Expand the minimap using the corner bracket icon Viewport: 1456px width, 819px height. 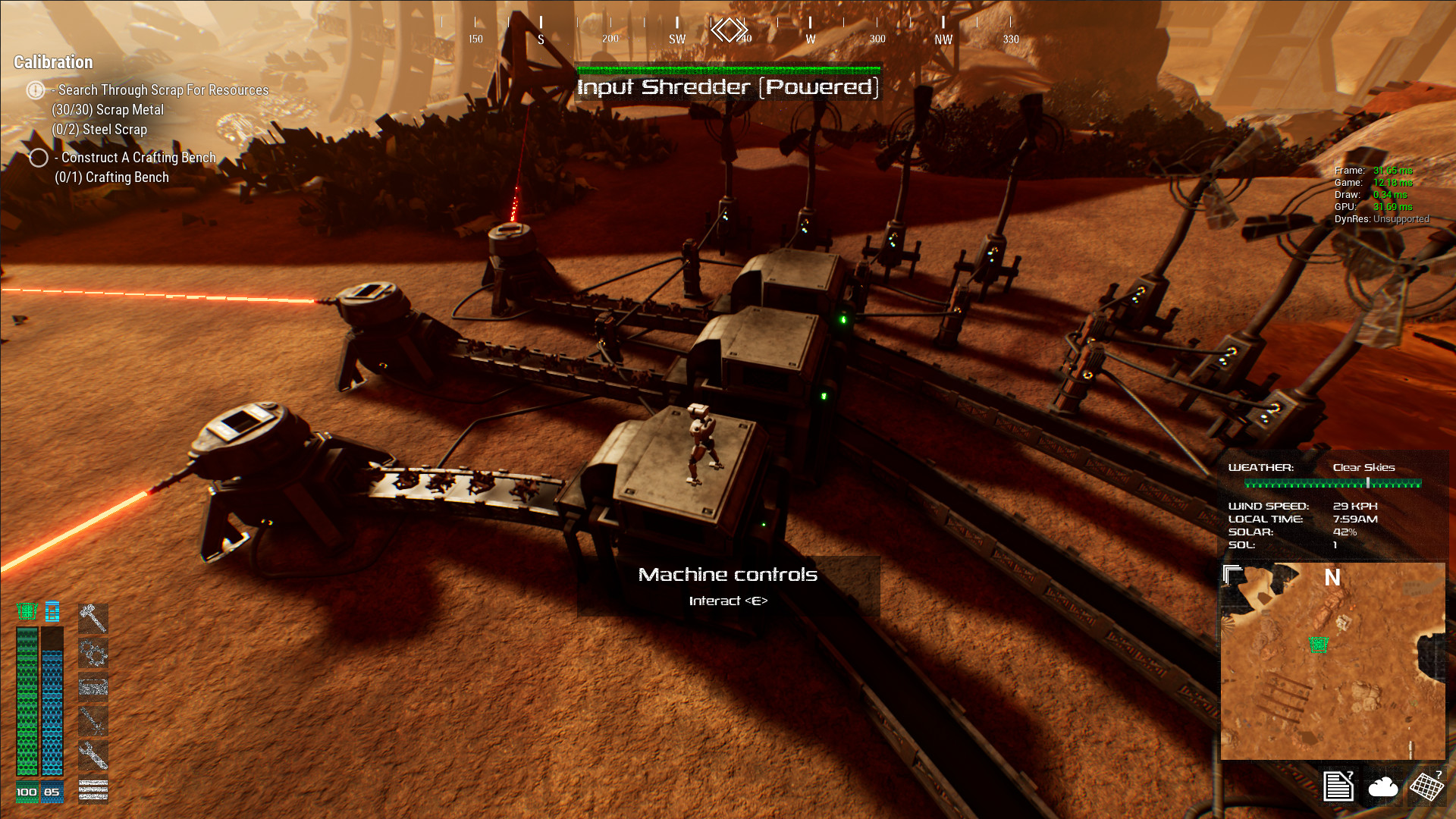pyautogui.click(x=1232, y=575)
